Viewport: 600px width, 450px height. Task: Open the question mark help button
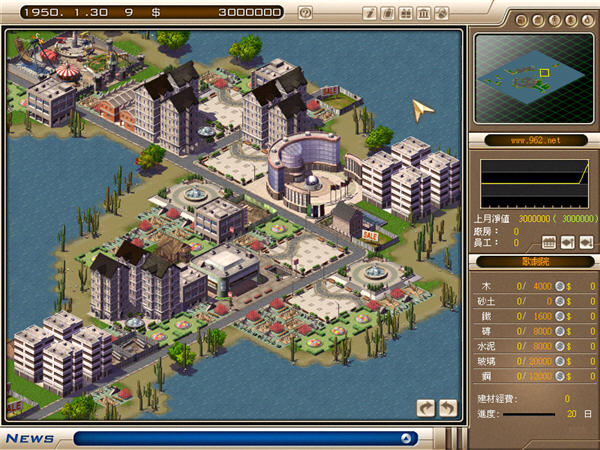point(305,13)
